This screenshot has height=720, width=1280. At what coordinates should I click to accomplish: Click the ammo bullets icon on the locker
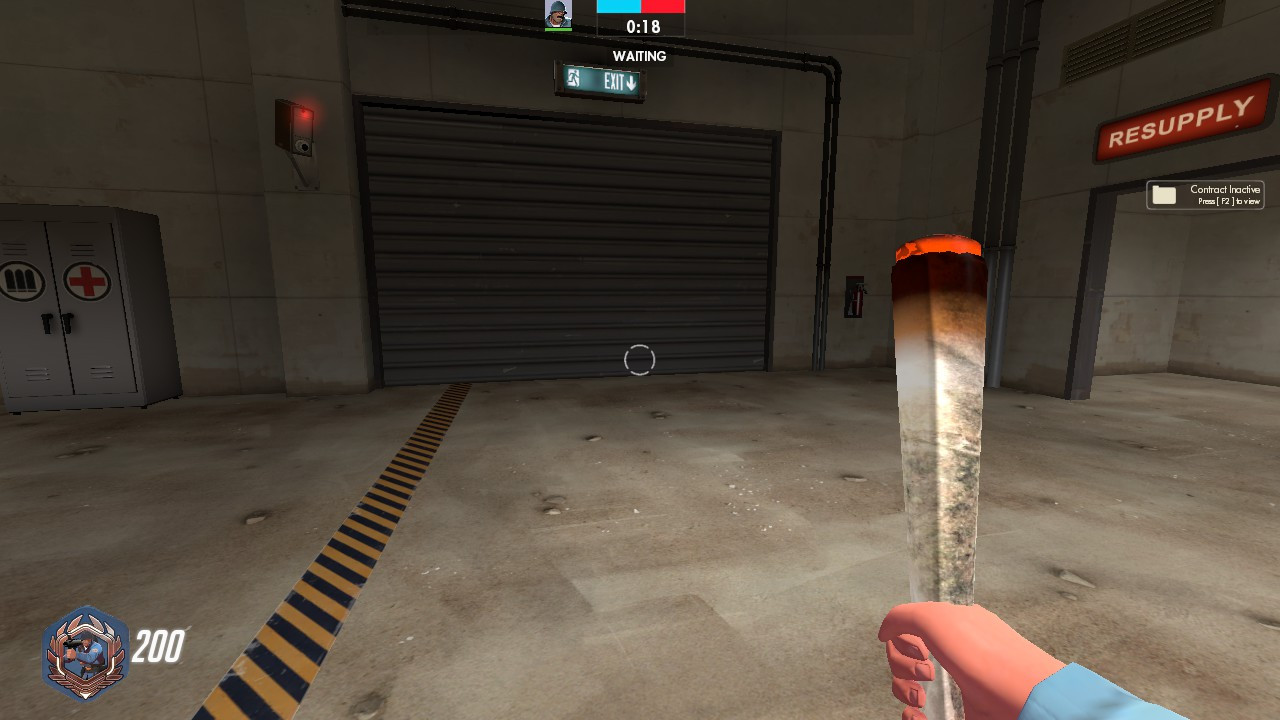click(x=18, y=281)
